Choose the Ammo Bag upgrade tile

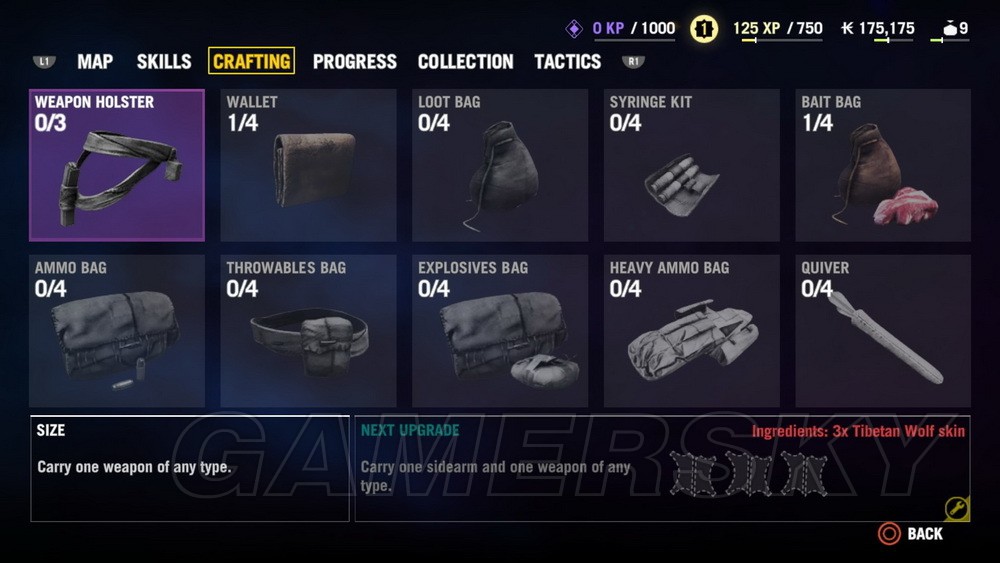point(117,330)
